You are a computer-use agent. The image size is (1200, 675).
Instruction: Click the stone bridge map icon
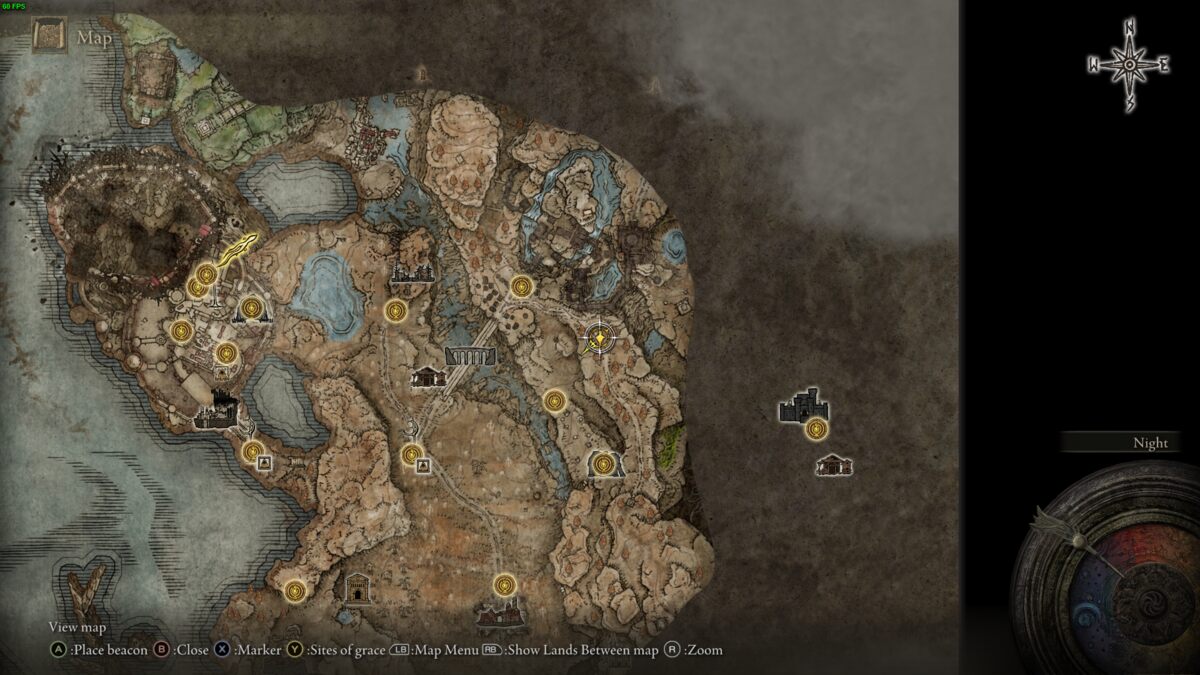[470, 355]
